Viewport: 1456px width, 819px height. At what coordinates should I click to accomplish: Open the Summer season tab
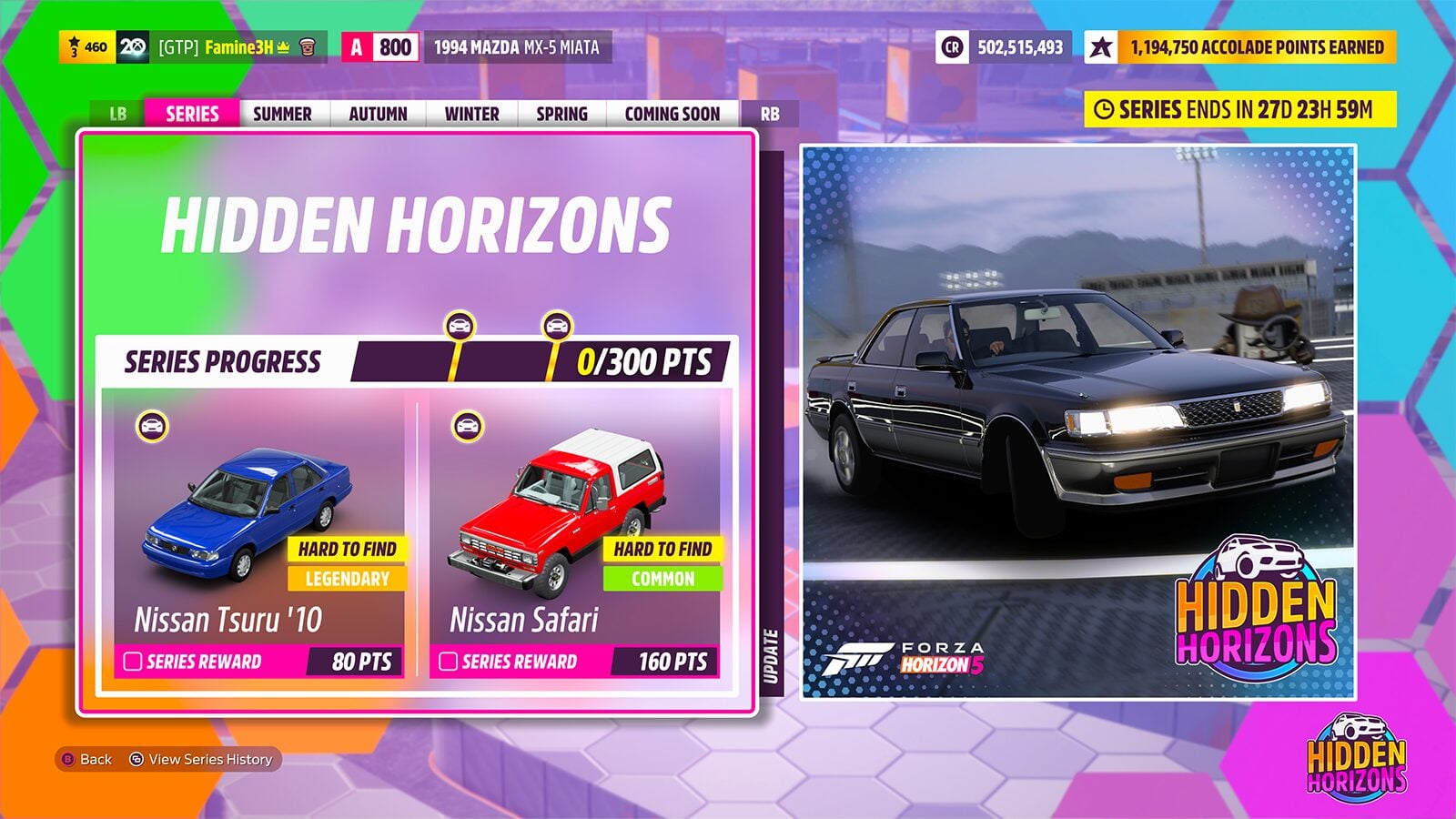click(282, 114)
